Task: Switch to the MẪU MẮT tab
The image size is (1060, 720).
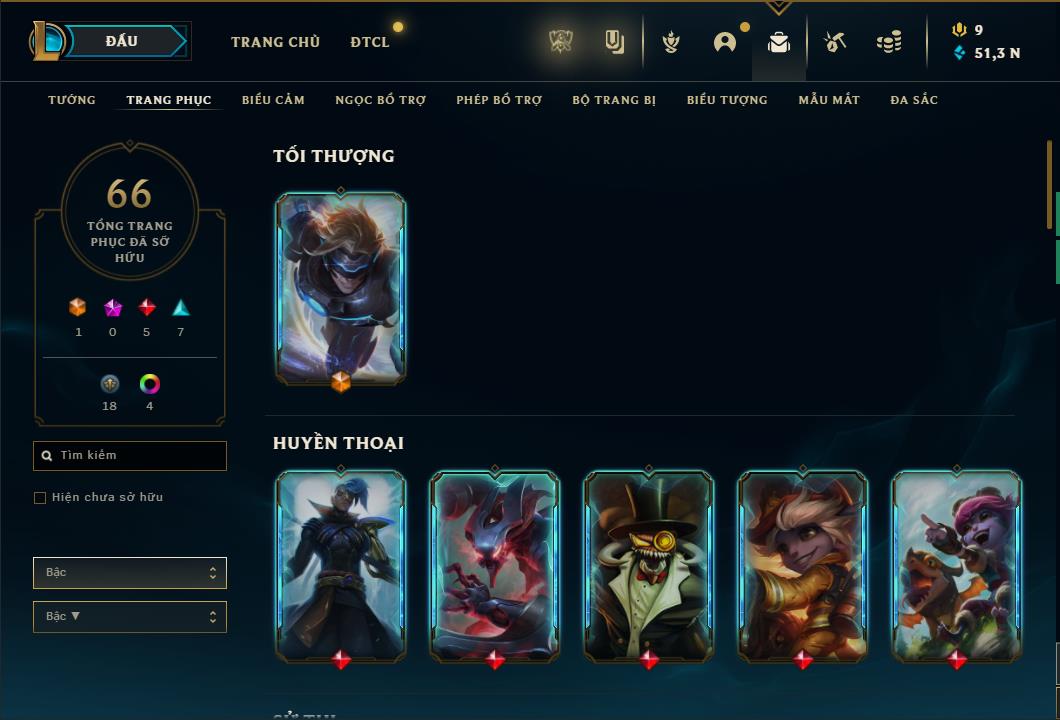Action: coord(829,100)
